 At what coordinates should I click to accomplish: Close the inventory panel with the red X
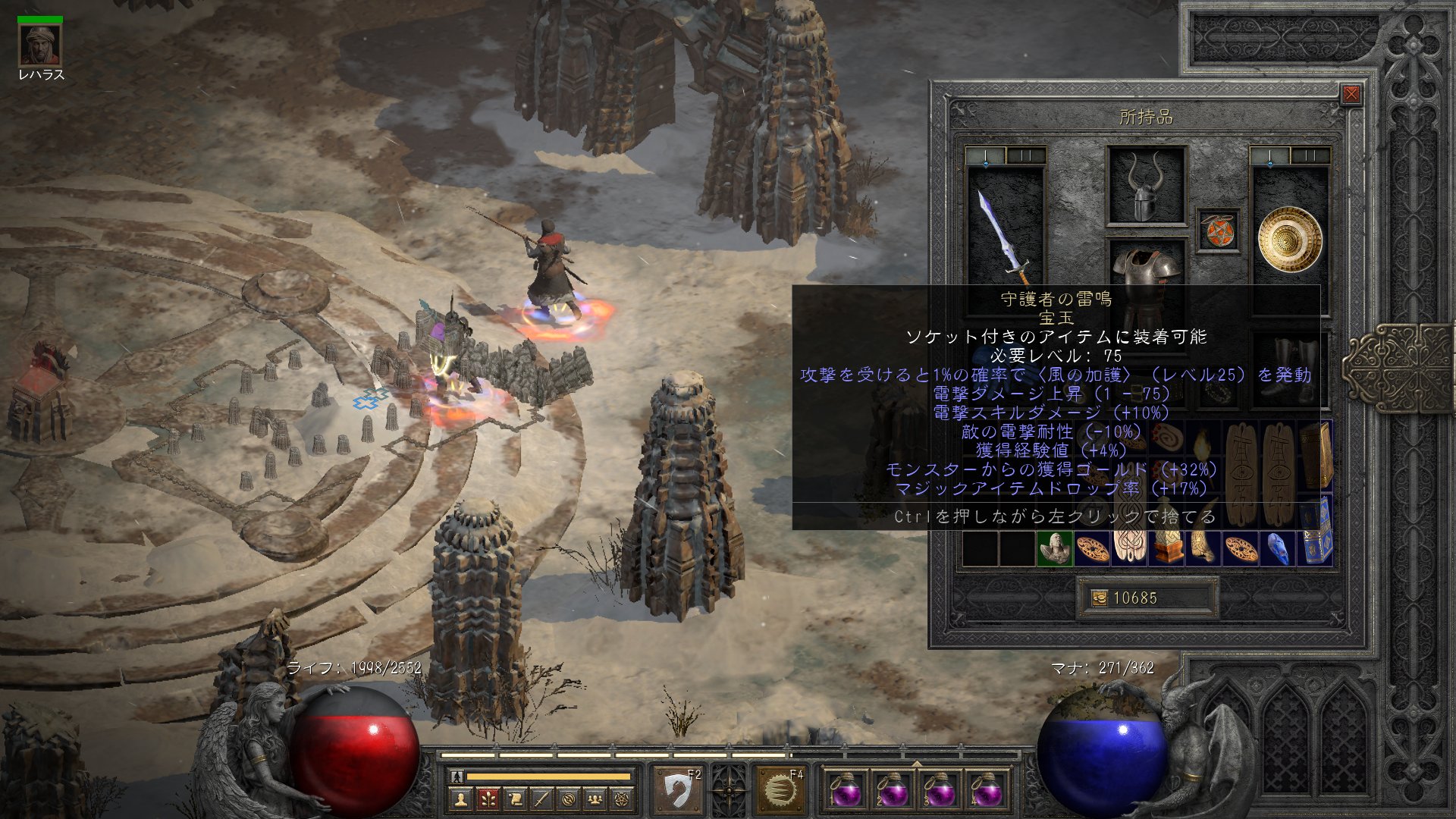coord(1351,95)
